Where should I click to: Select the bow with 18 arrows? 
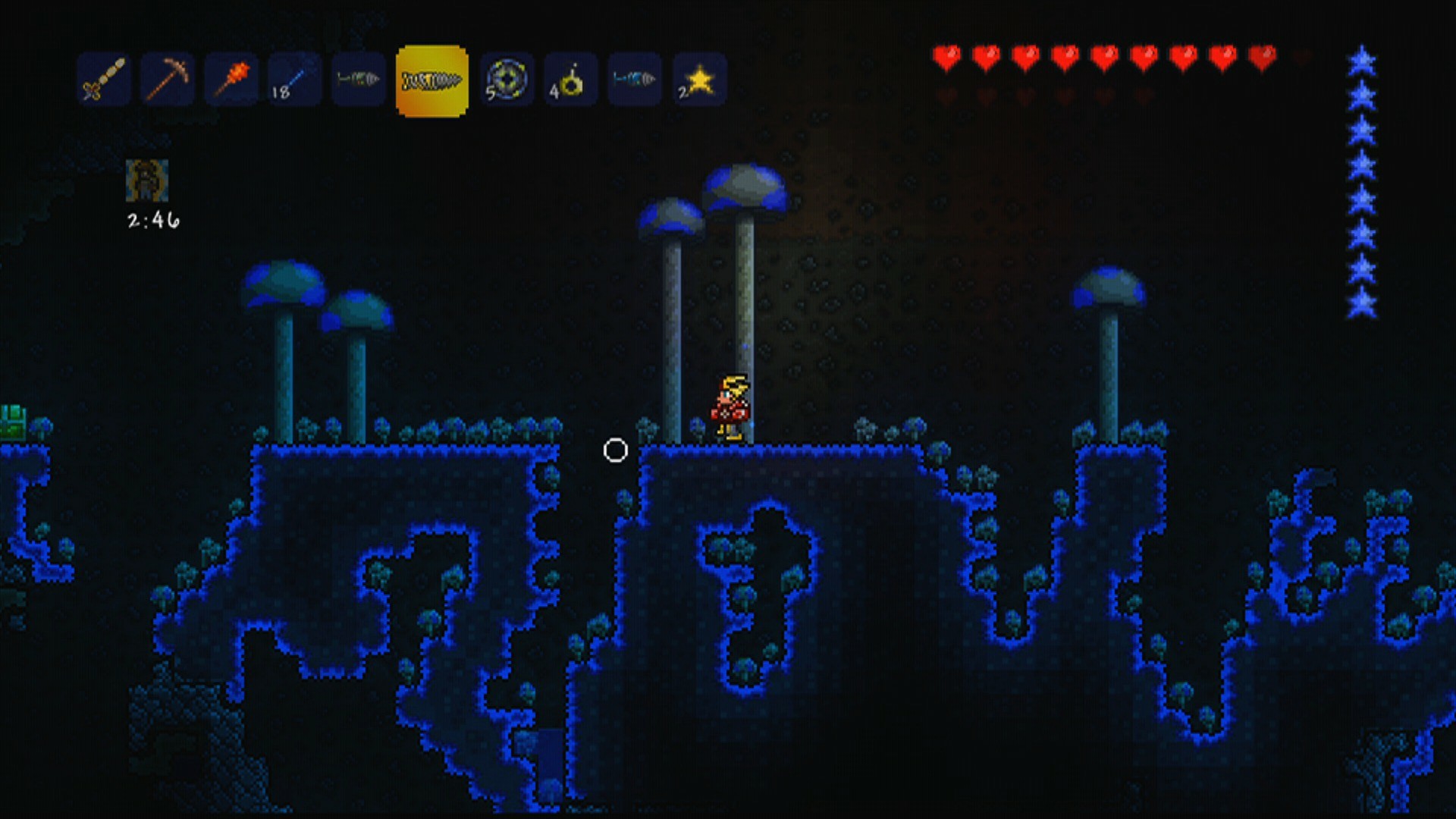click(293, 78)
